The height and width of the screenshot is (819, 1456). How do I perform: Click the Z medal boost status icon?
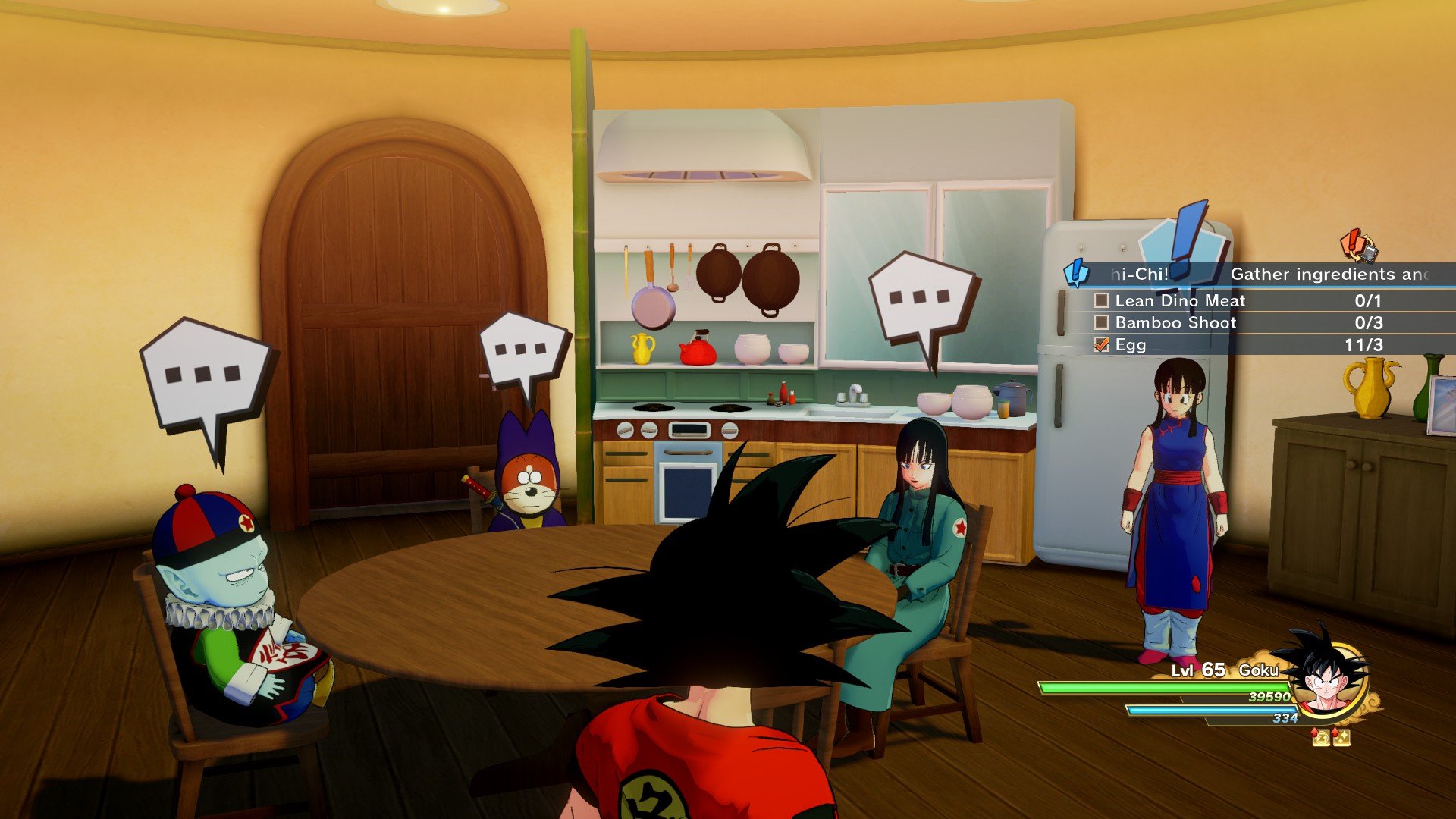(1321, 737)
